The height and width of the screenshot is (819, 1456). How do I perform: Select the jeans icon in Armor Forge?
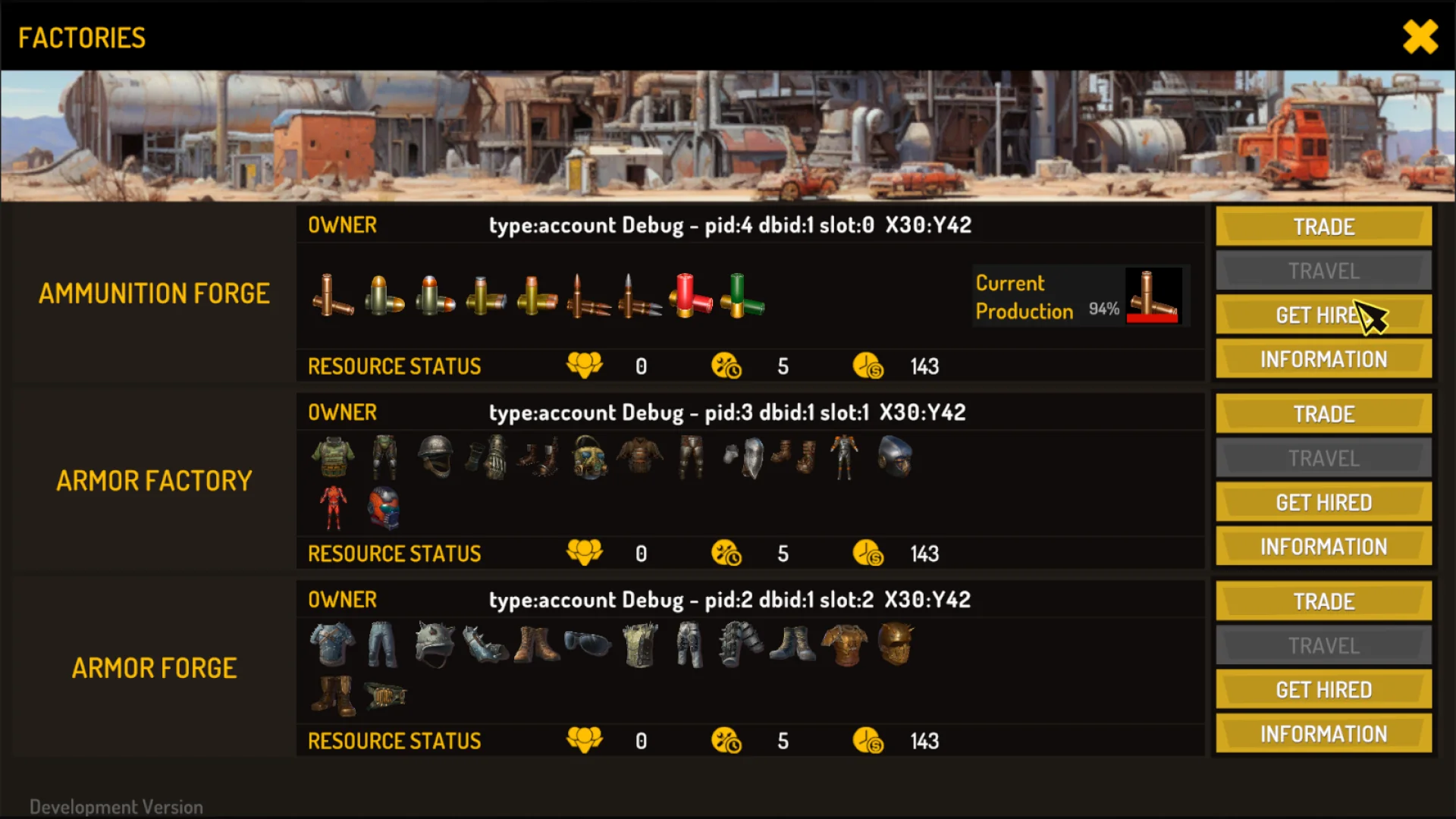pyautogui.click(x=383, y=645)
